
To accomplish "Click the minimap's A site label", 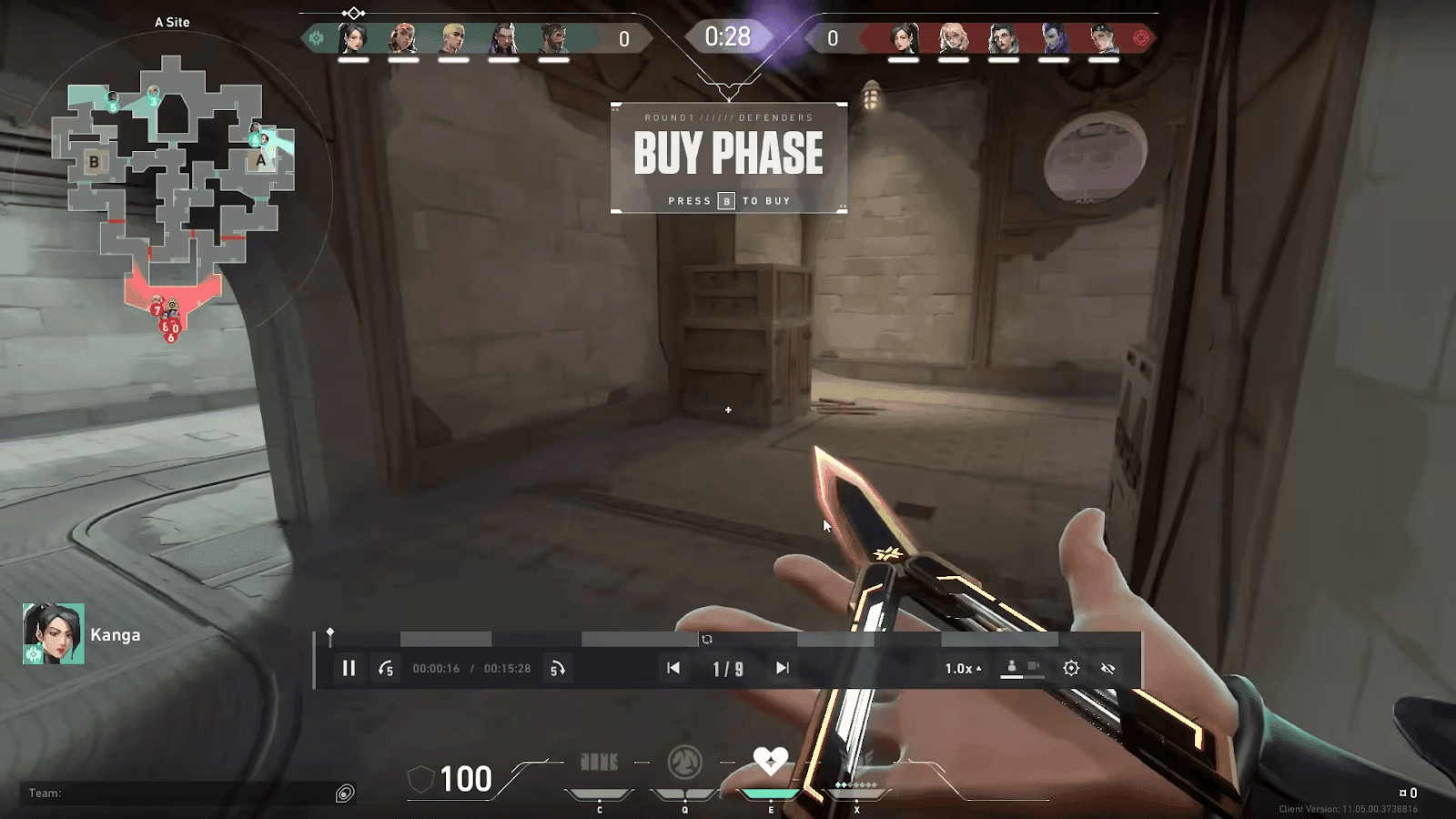I will (261, 160).
